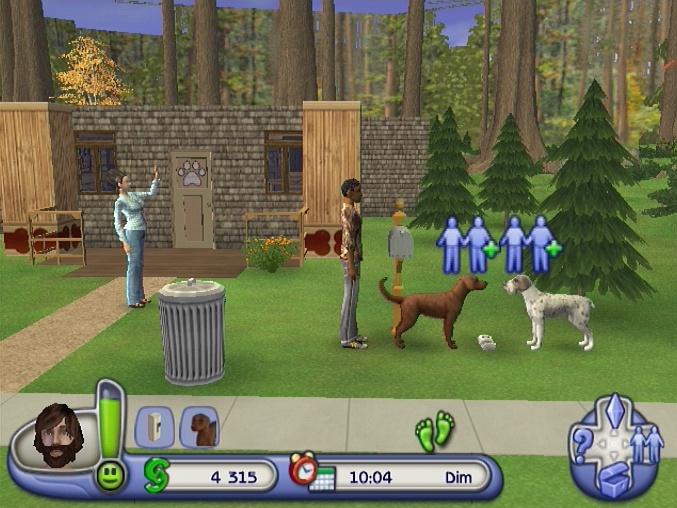677x508 pixels.
Task: Cancel the door action in the queue
Action: click(154, 427)
